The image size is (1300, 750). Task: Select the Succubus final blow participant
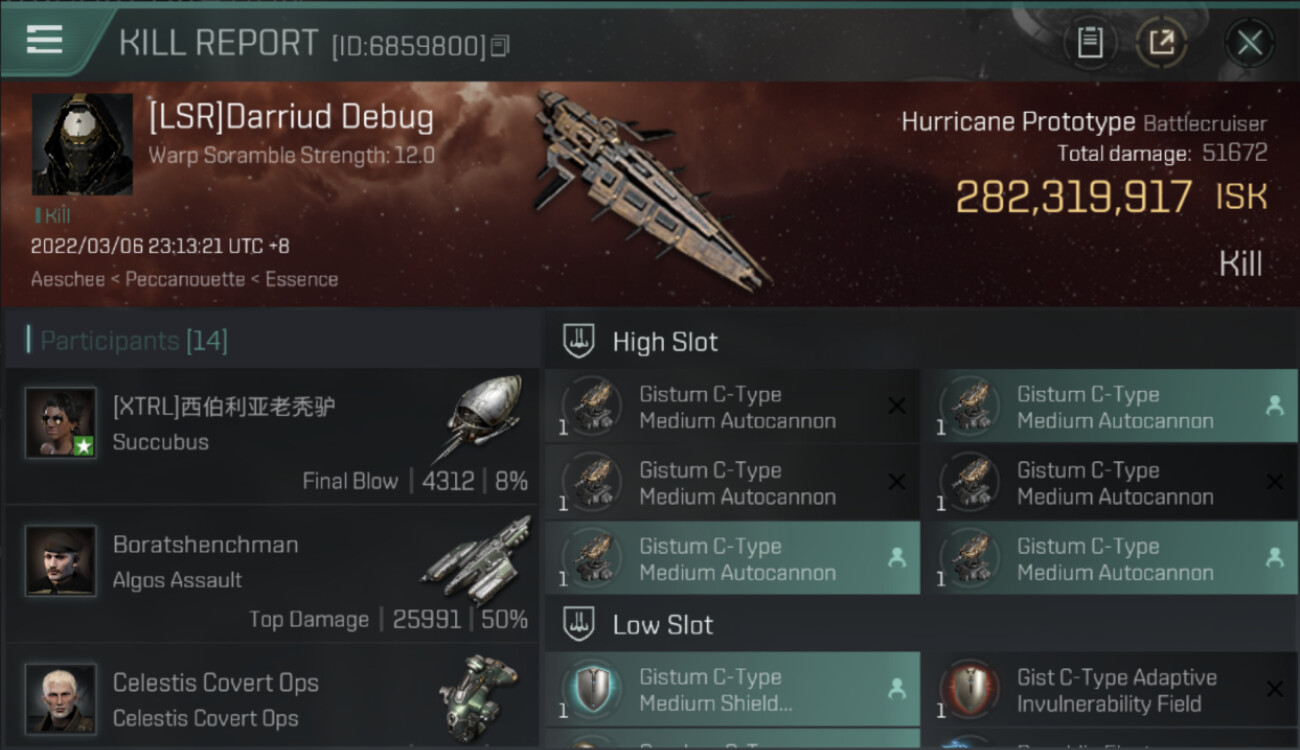point(270,437)
